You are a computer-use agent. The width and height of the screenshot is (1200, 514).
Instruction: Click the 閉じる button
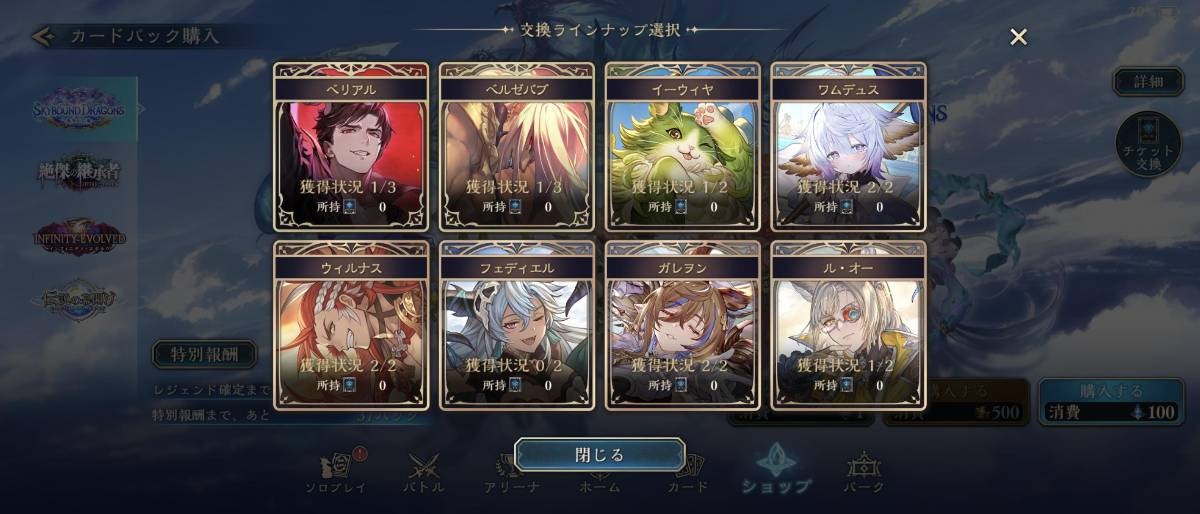[x=599, y=455]
